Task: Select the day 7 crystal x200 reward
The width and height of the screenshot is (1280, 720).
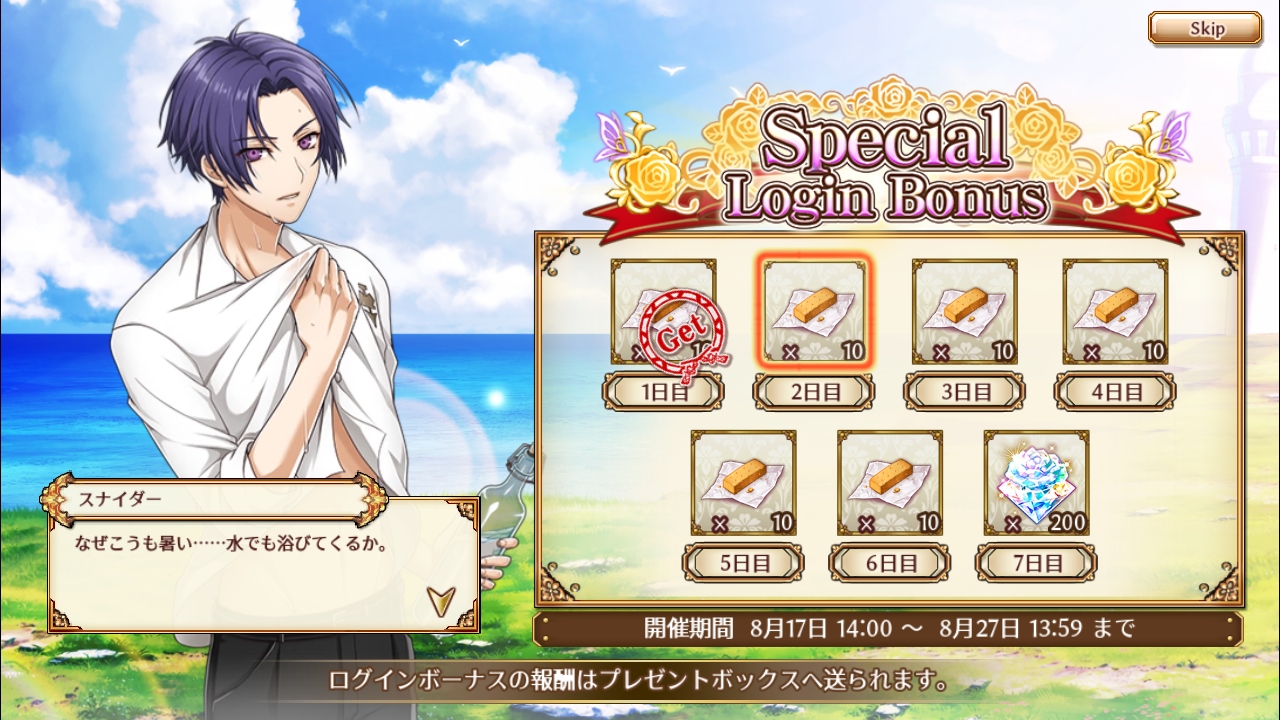Action: coord(1036,483)
